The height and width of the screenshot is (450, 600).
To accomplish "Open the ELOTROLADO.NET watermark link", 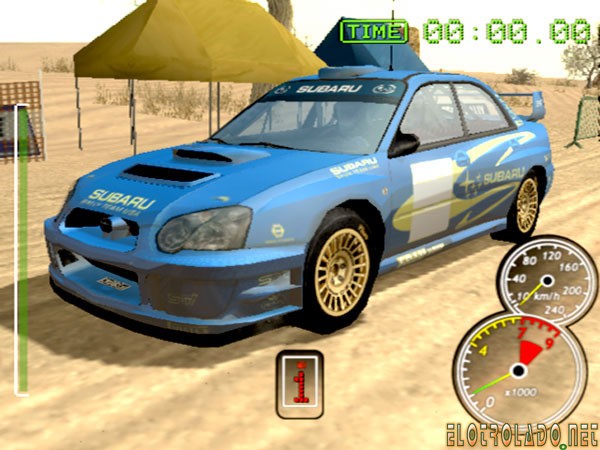I will 522,435.
